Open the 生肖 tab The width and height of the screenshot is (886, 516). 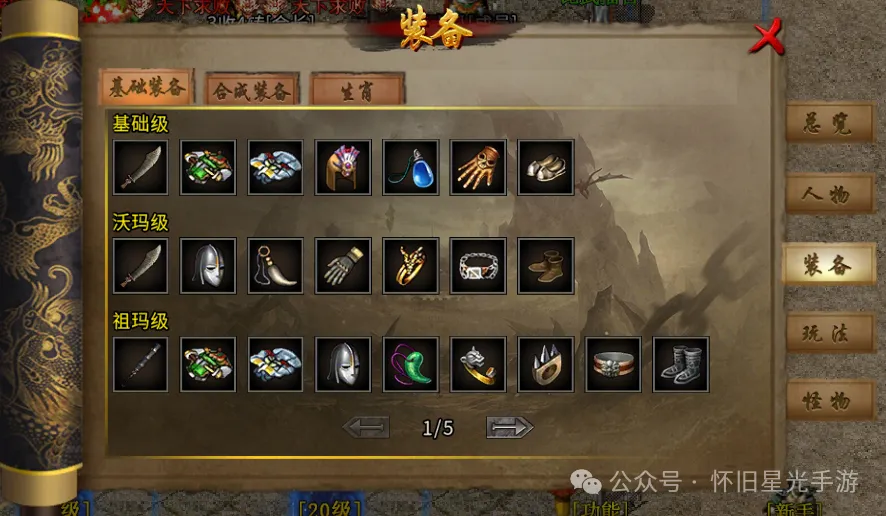click(357, 89)
